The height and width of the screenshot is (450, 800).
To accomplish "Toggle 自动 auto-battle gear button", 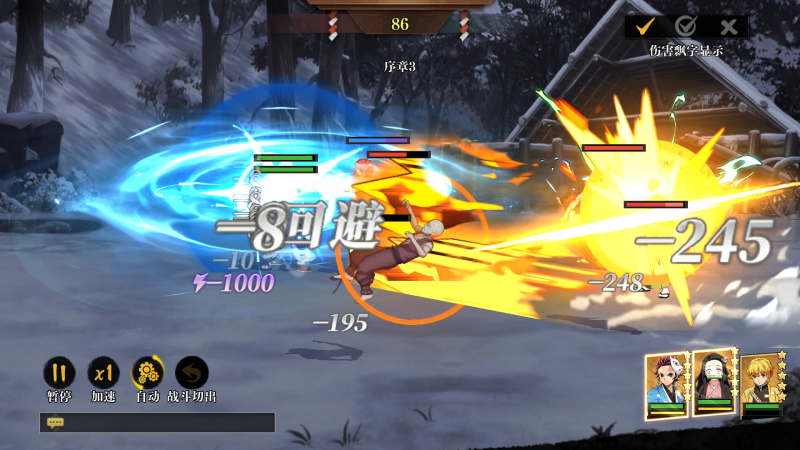I will tap(148, 373).
